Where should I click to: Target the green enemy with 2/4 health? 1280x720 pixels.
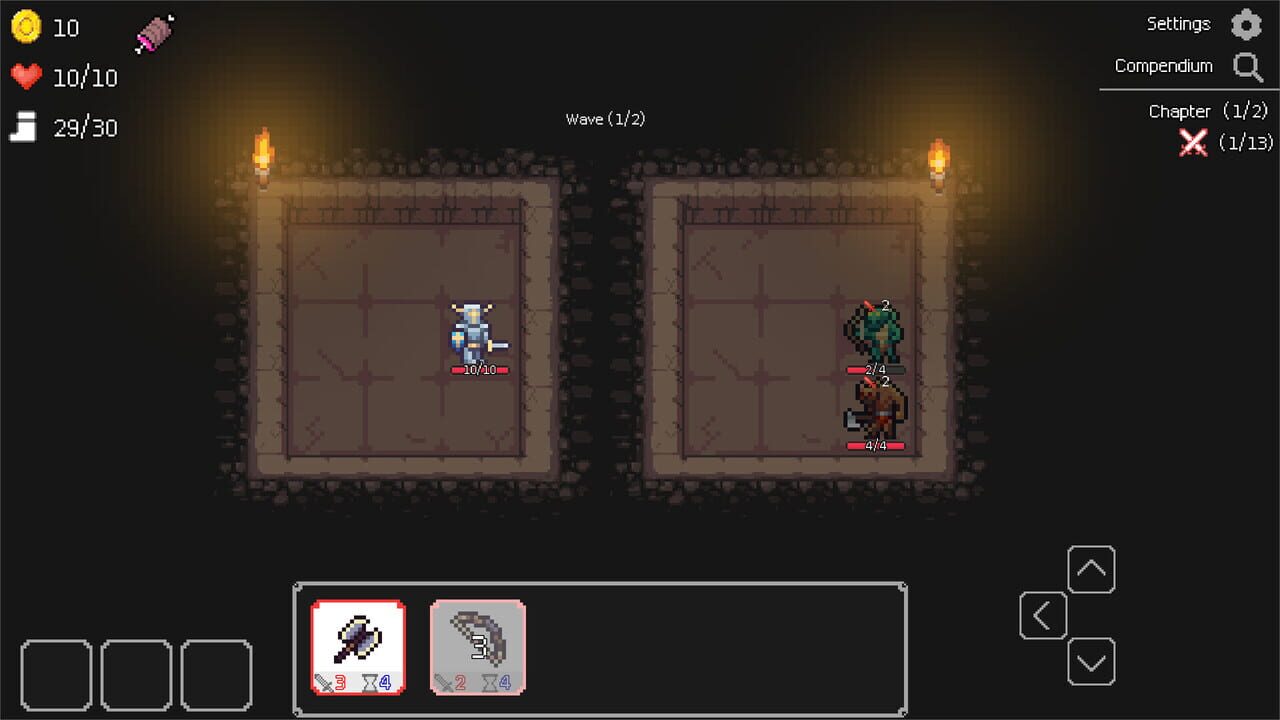(878, 330)
